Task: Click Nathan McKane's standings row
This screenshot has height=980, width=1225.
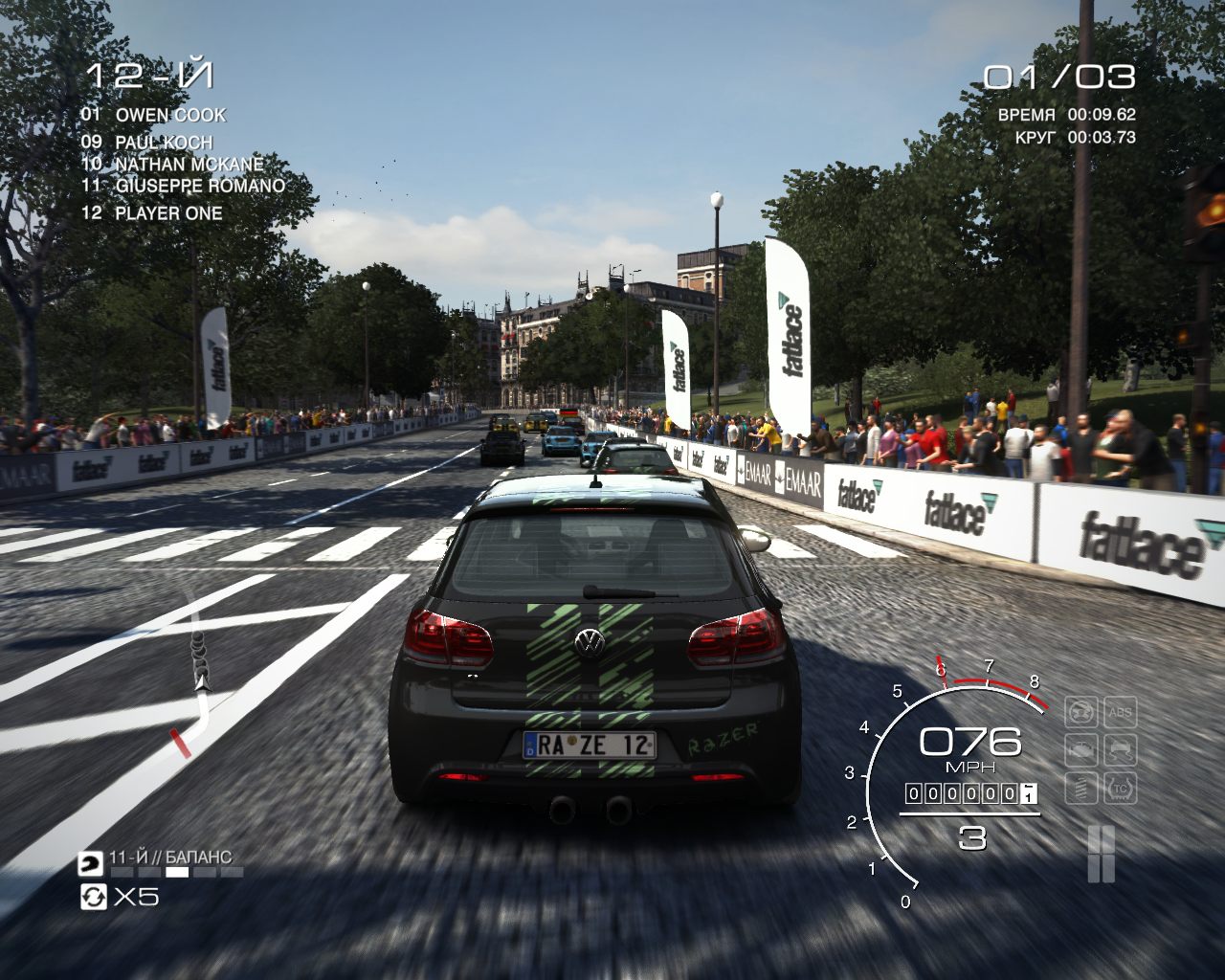Action: 172,164
